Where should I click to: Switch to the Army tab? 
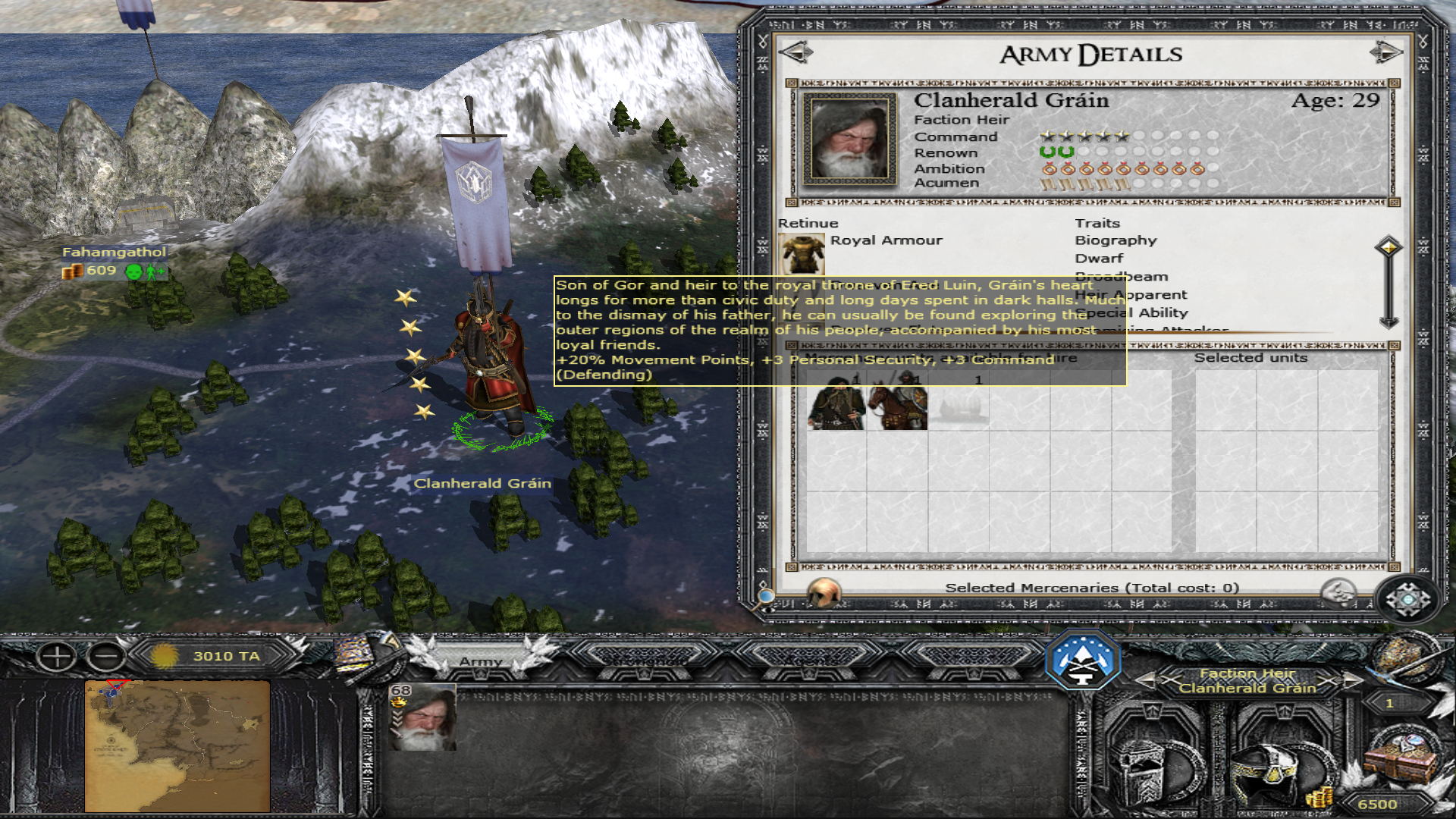coord(481,661)
